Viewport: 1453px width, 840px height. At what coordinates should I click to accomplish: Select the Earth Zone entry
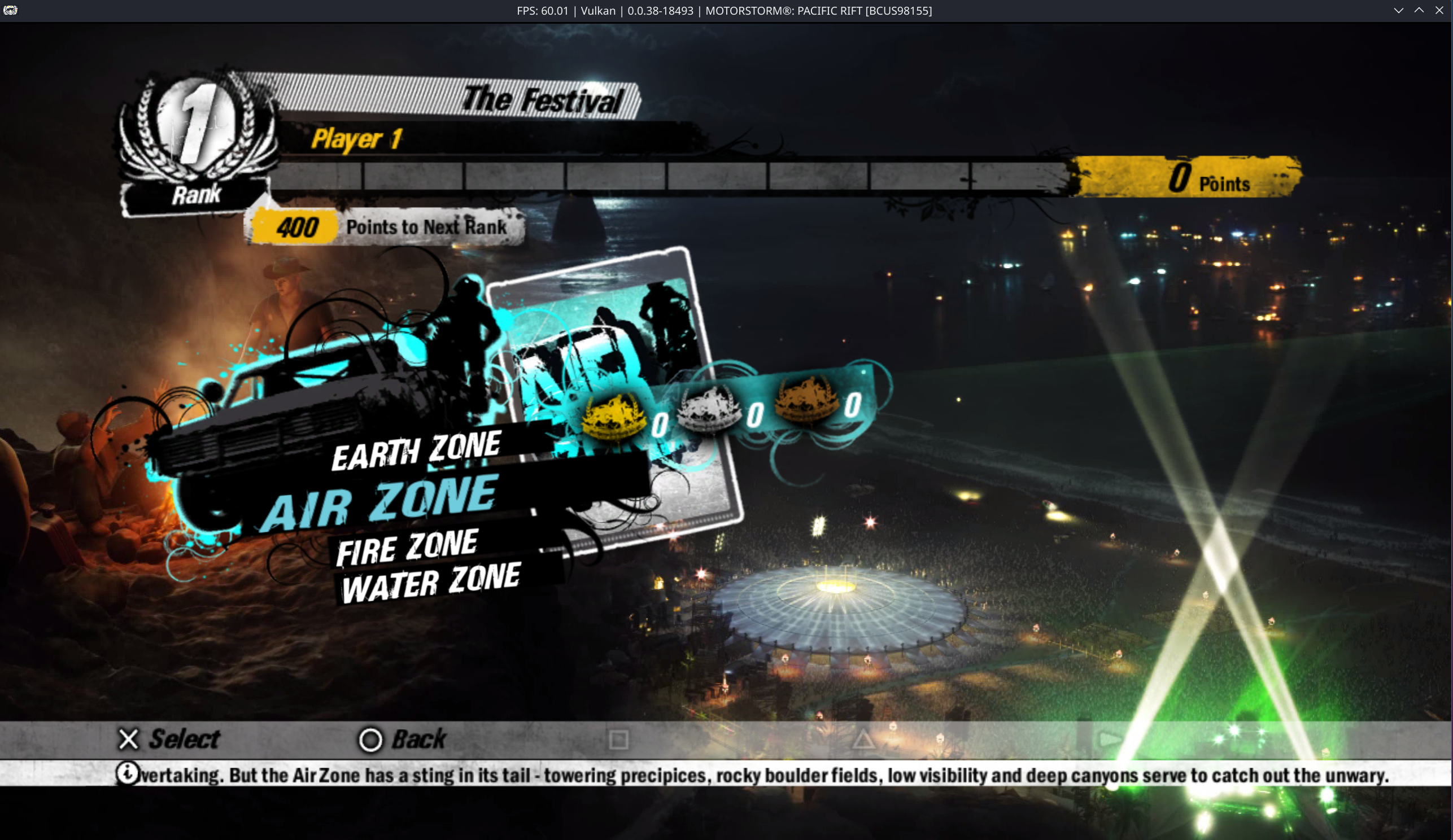click(416, 450)
